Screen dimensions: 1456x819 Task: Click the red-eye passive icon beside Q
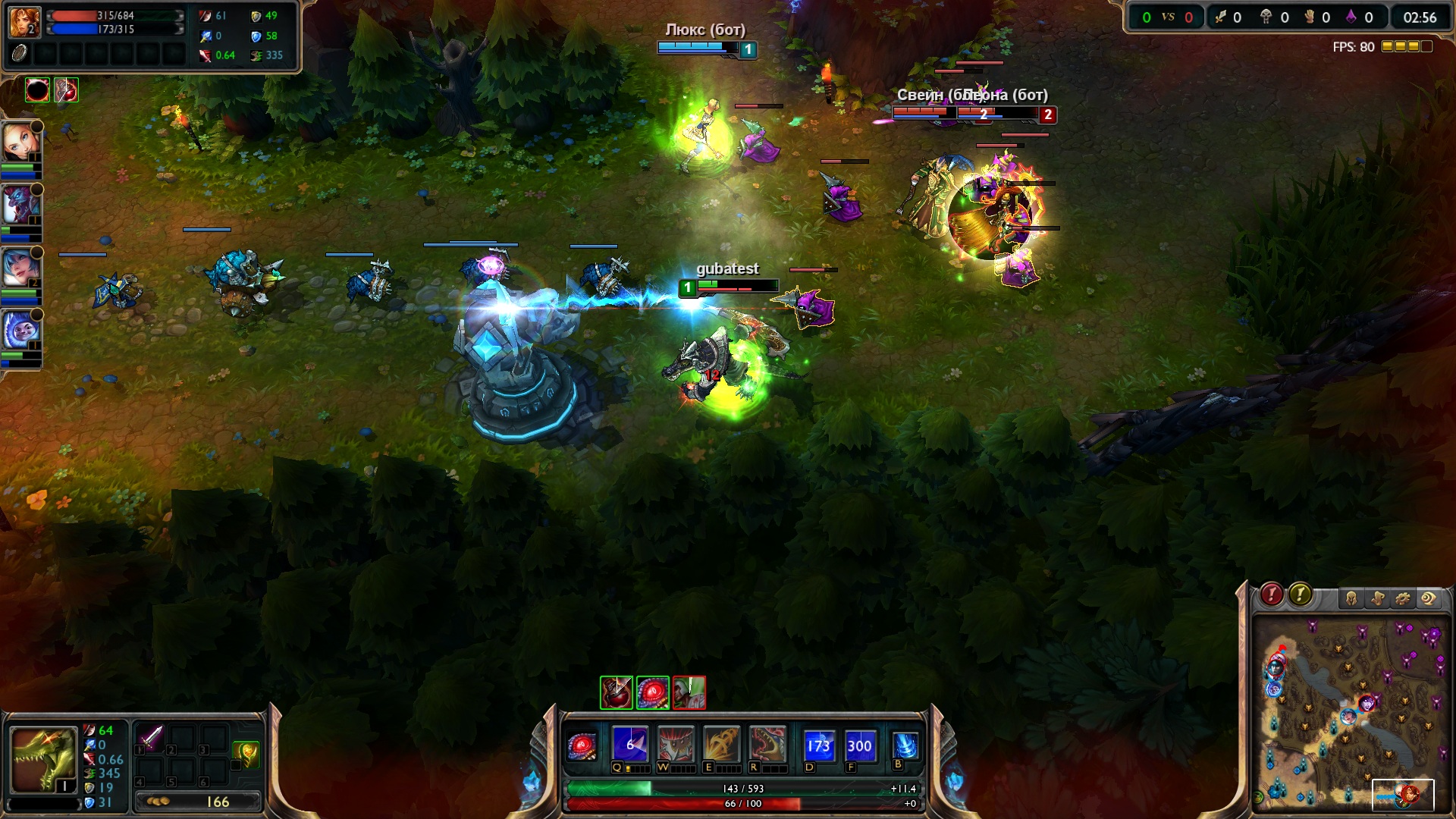pos(582,746)
